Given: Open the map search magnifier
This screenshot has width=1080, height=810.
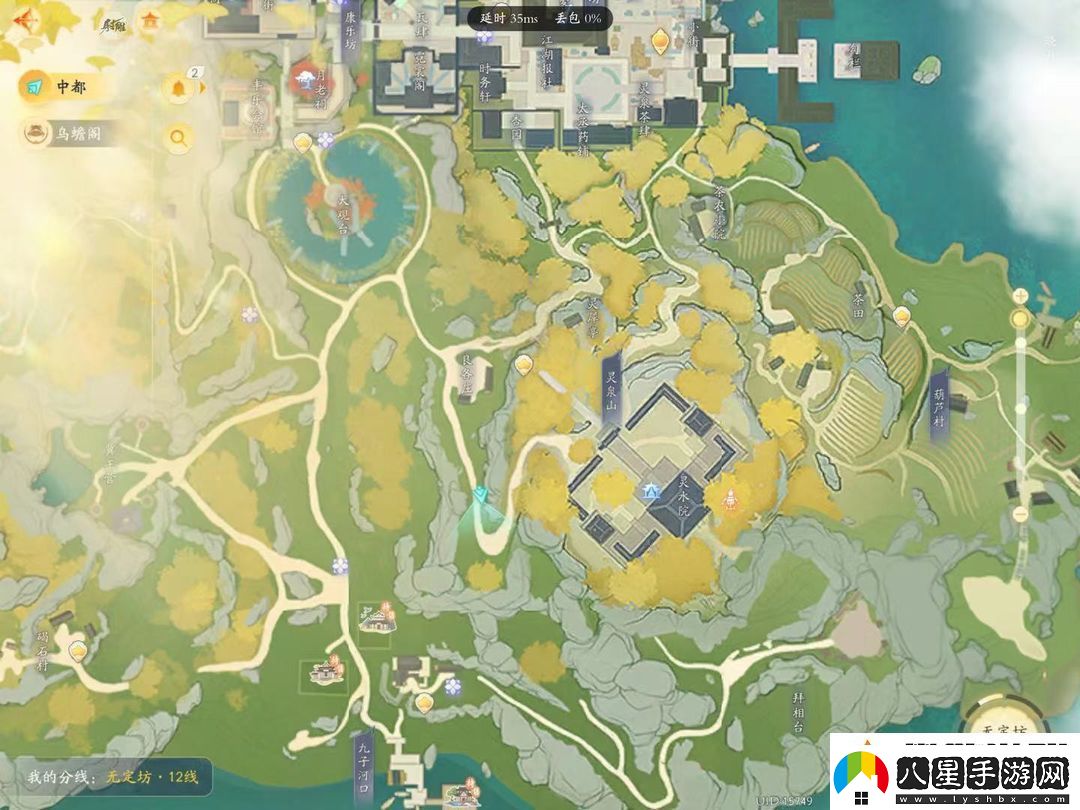Looking at the screenshot, I should (179, 137).
